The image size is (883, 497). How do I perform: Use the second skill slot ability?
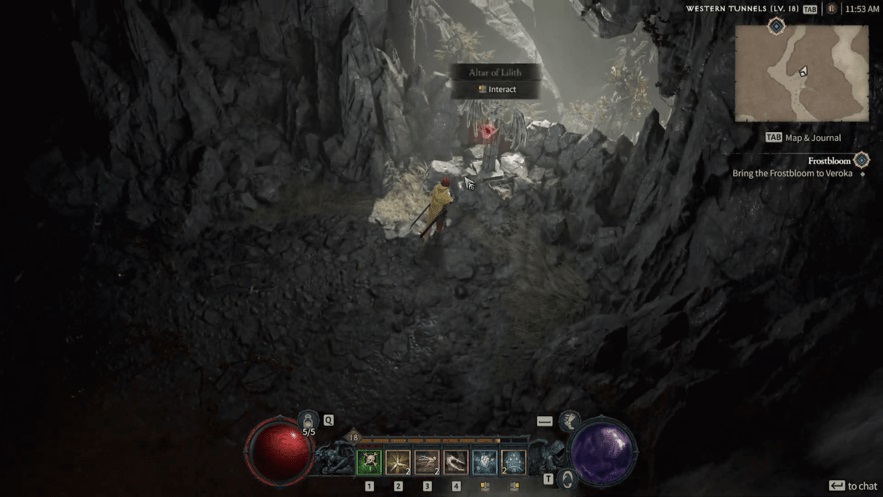pos(398,462)
